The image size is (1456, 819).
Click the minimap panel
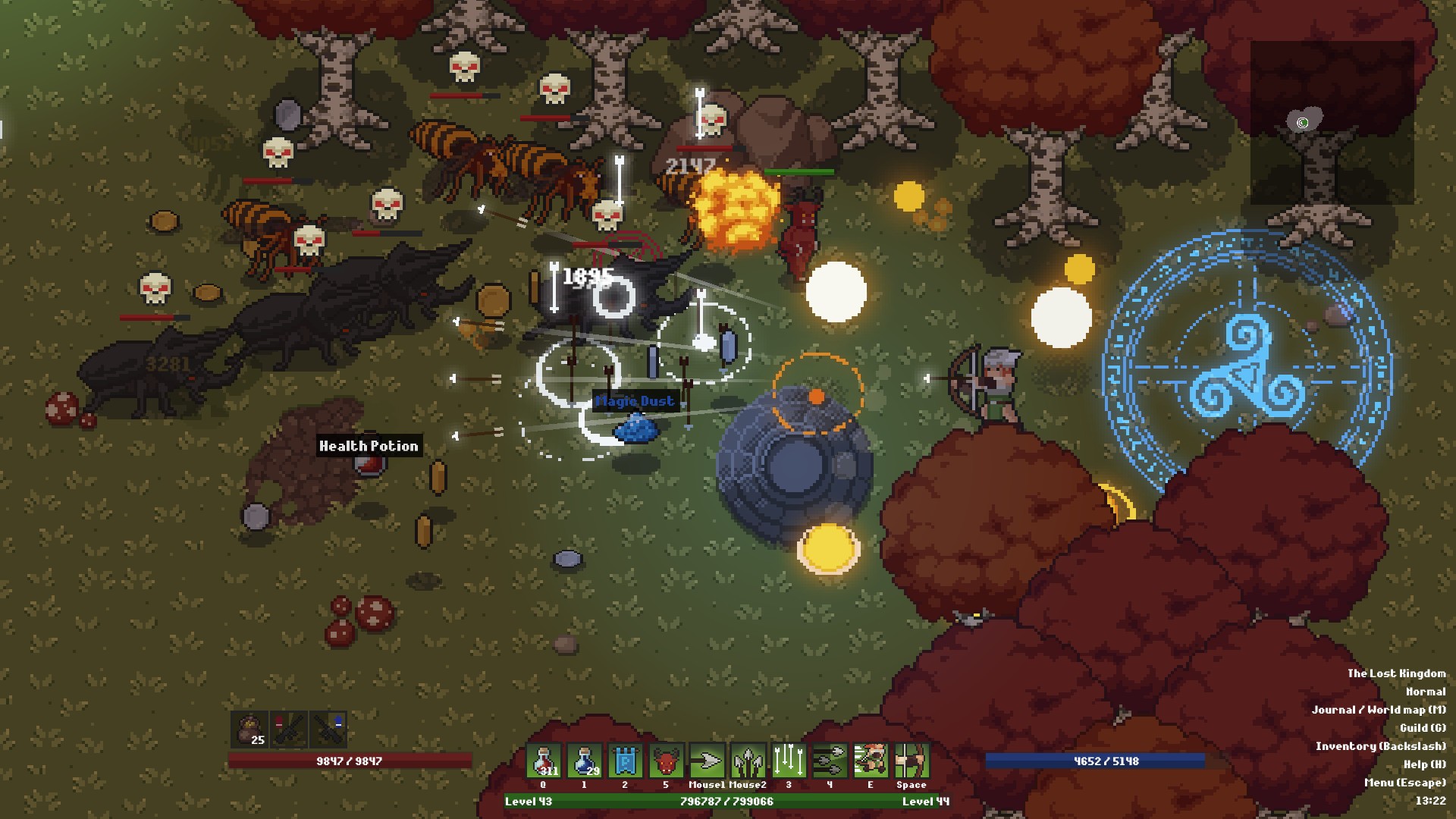pyautogui.click(x=1332, y=123)
